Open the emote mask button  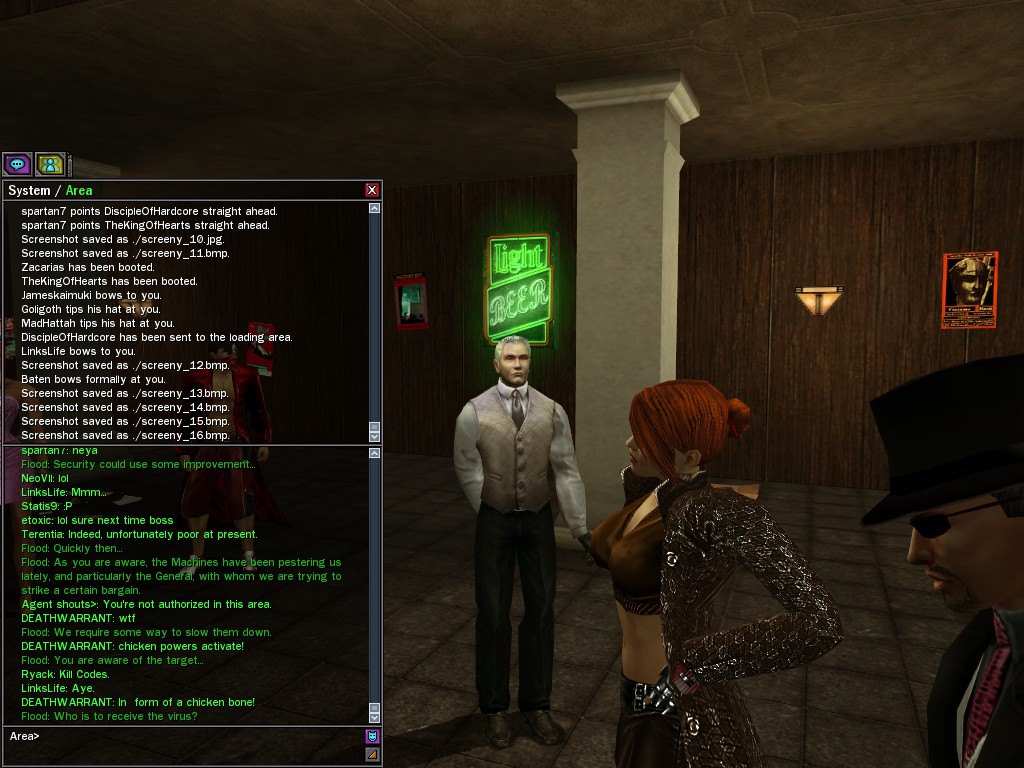pos(372,737)
